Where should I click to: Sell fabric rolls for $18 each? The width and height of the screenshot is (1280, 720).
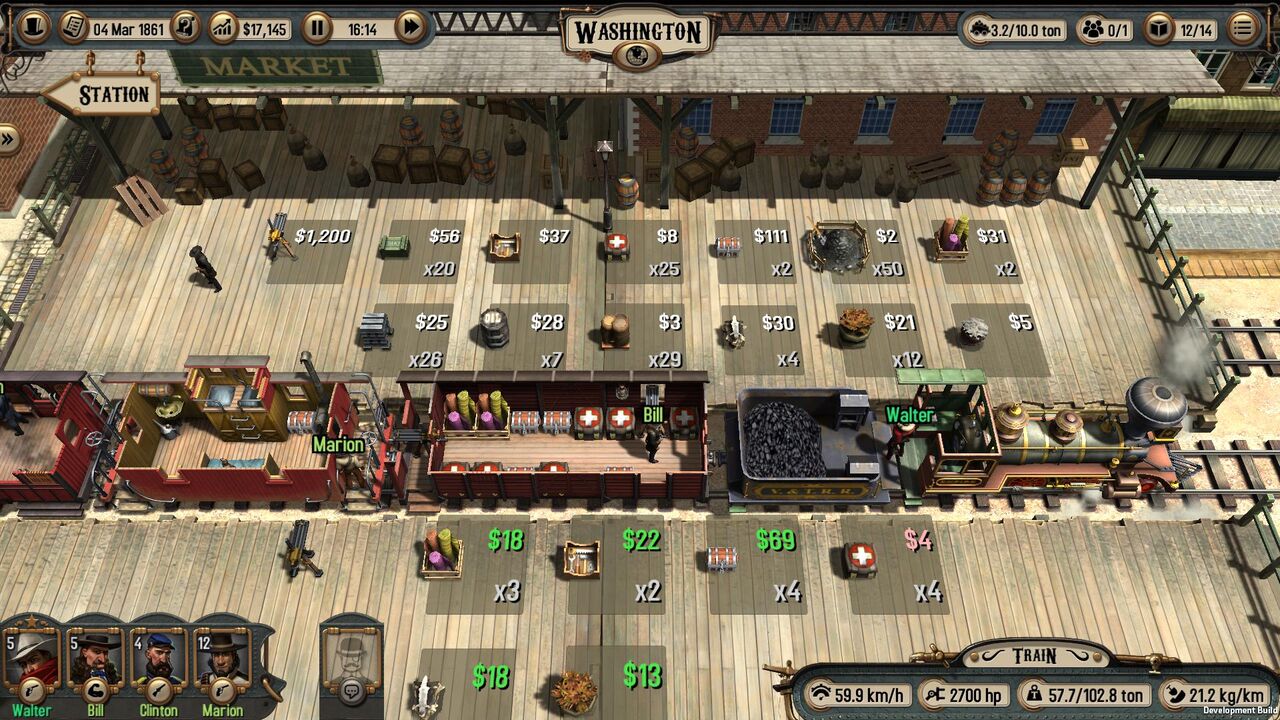point(475,563)
